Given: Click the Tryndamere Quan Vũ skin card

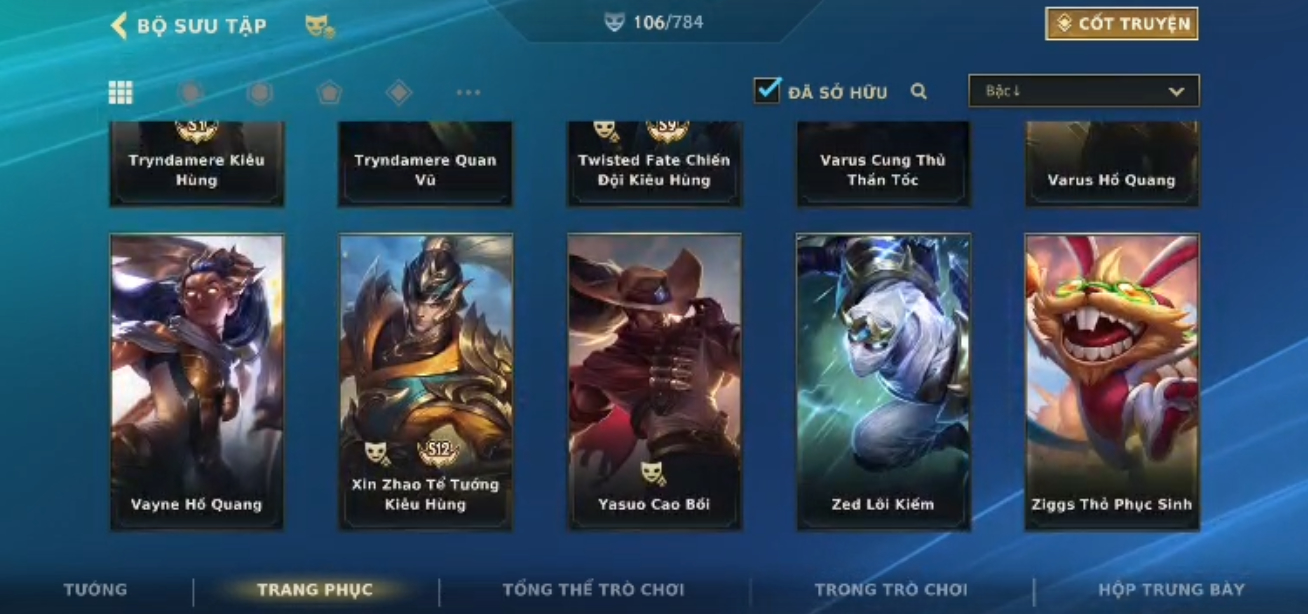Looking at the screenshot, I should (425, 165).
